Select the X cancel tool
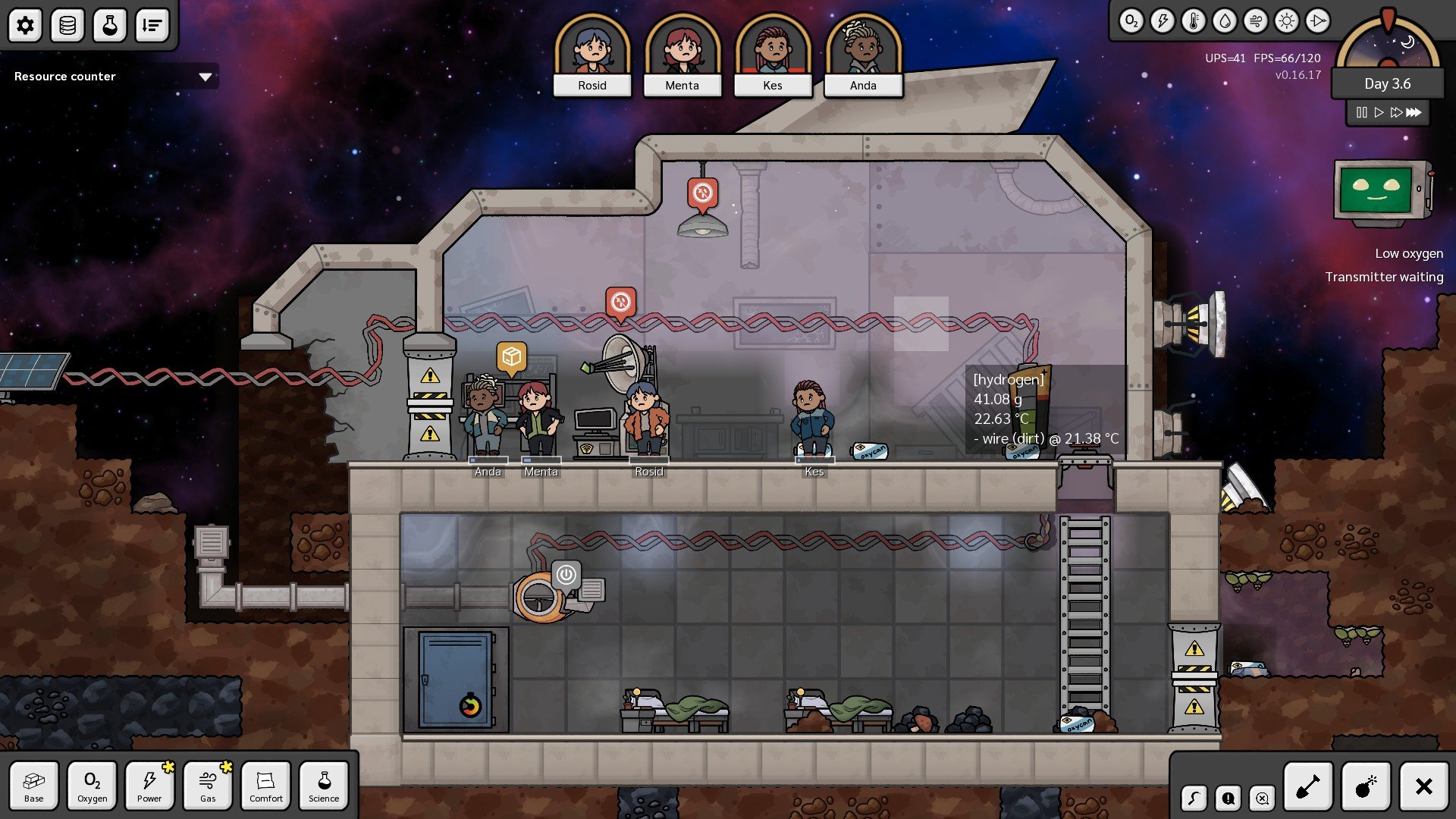 pyautogui.click(x=1423, y=787)
